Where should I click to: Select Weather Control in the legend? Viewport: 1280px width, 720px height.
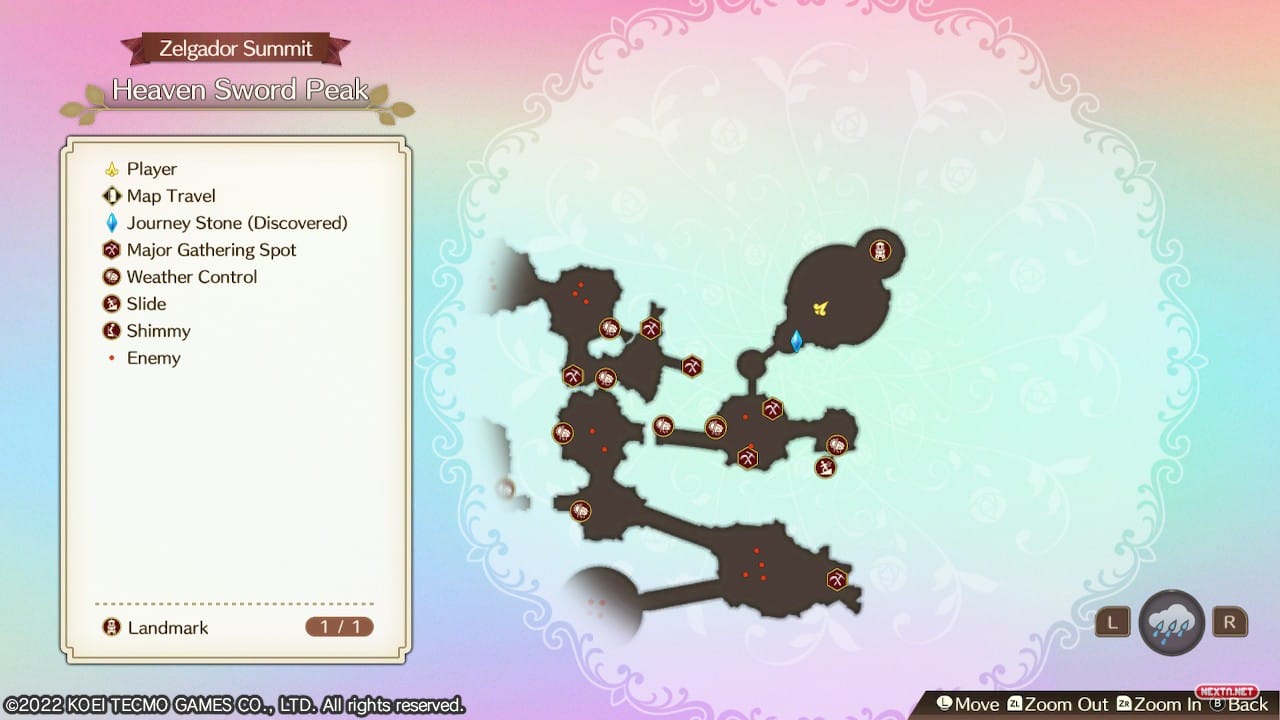[191, 277]
